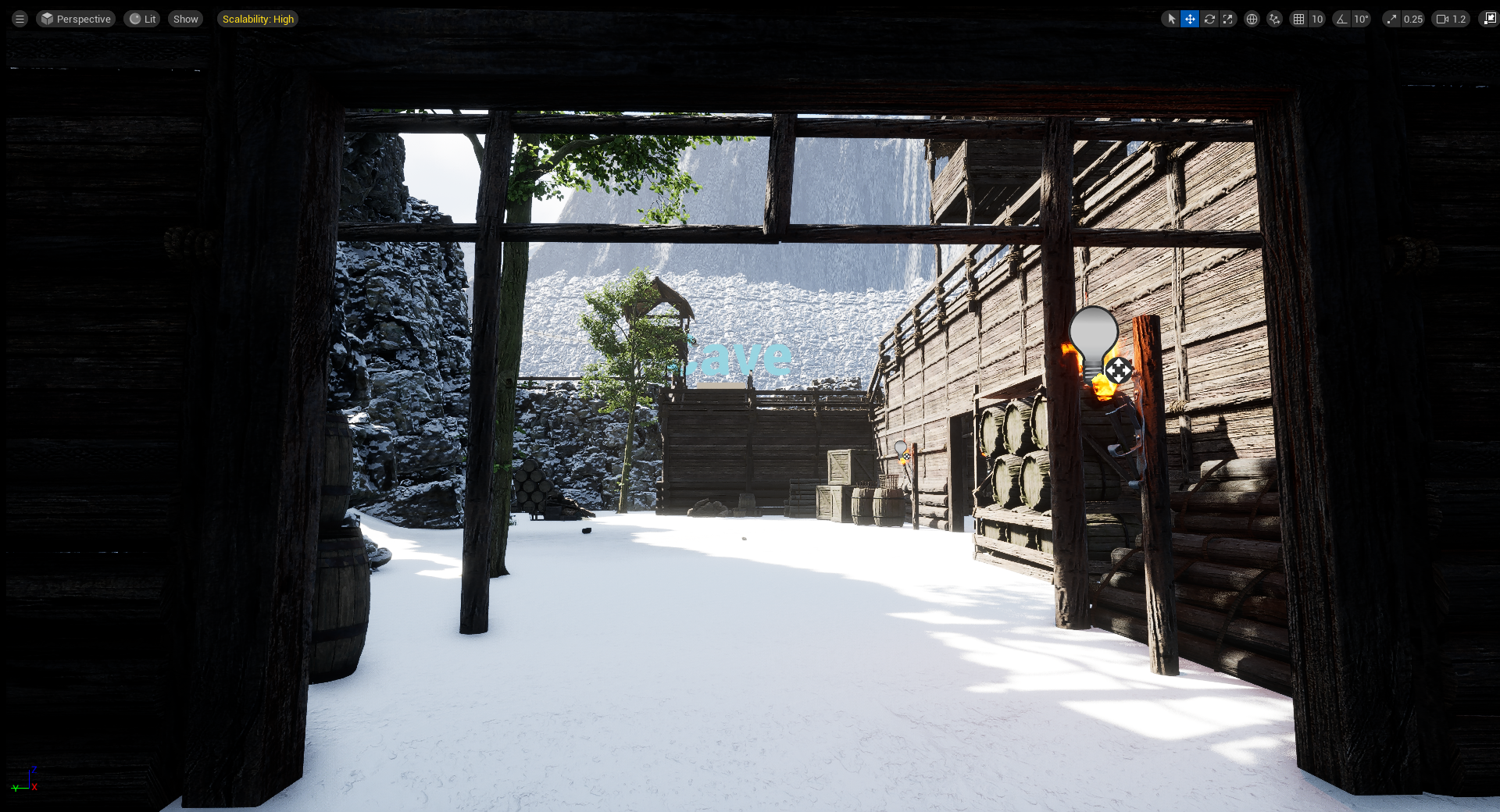This screenshot has height=812, width=1500.
Task: Activate the select mode arrow tool
Action: (x=1171, y=19)
